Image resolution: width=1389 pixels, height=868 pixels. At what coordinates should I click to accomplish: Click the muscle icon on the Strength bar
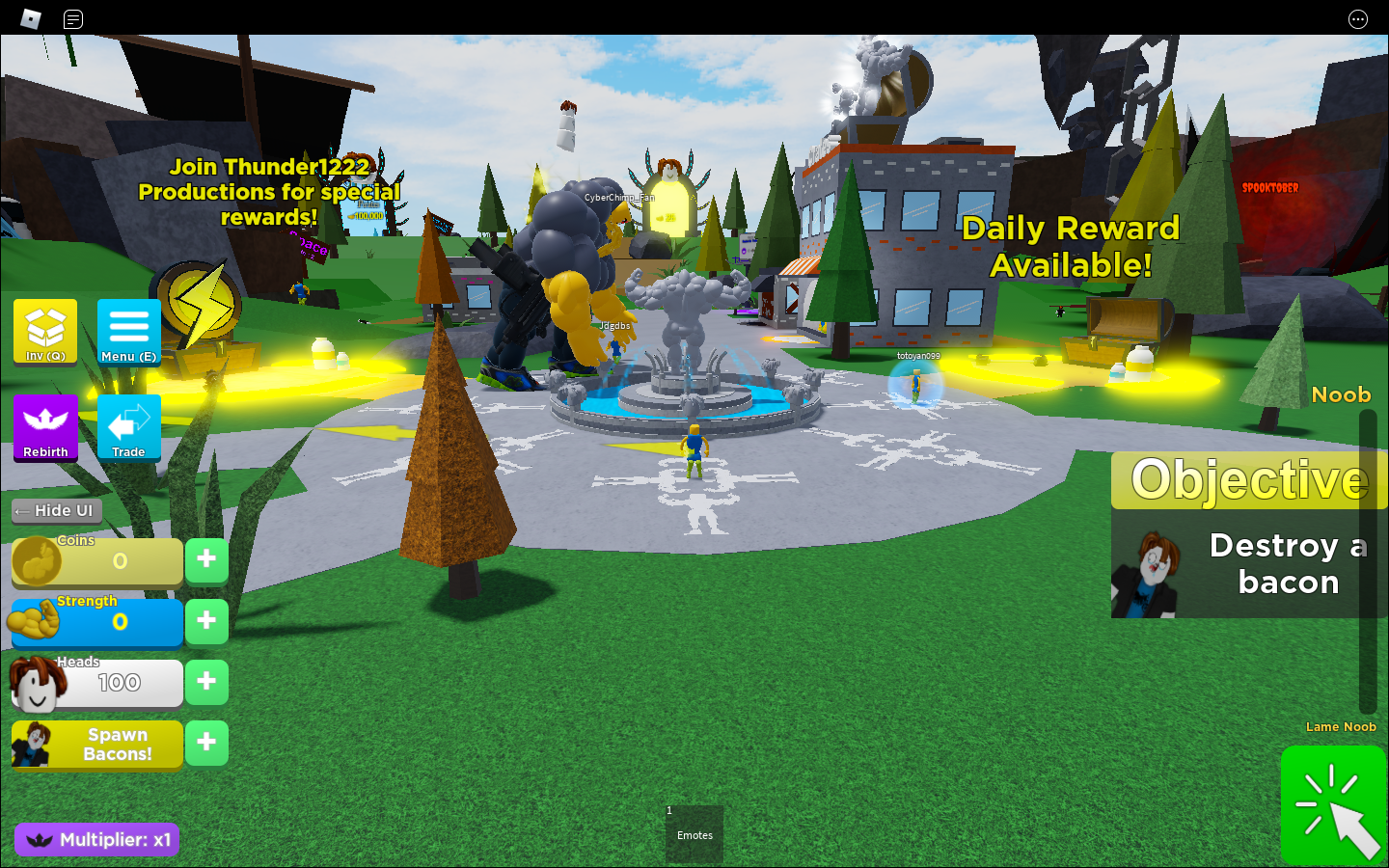coord(35,622)
